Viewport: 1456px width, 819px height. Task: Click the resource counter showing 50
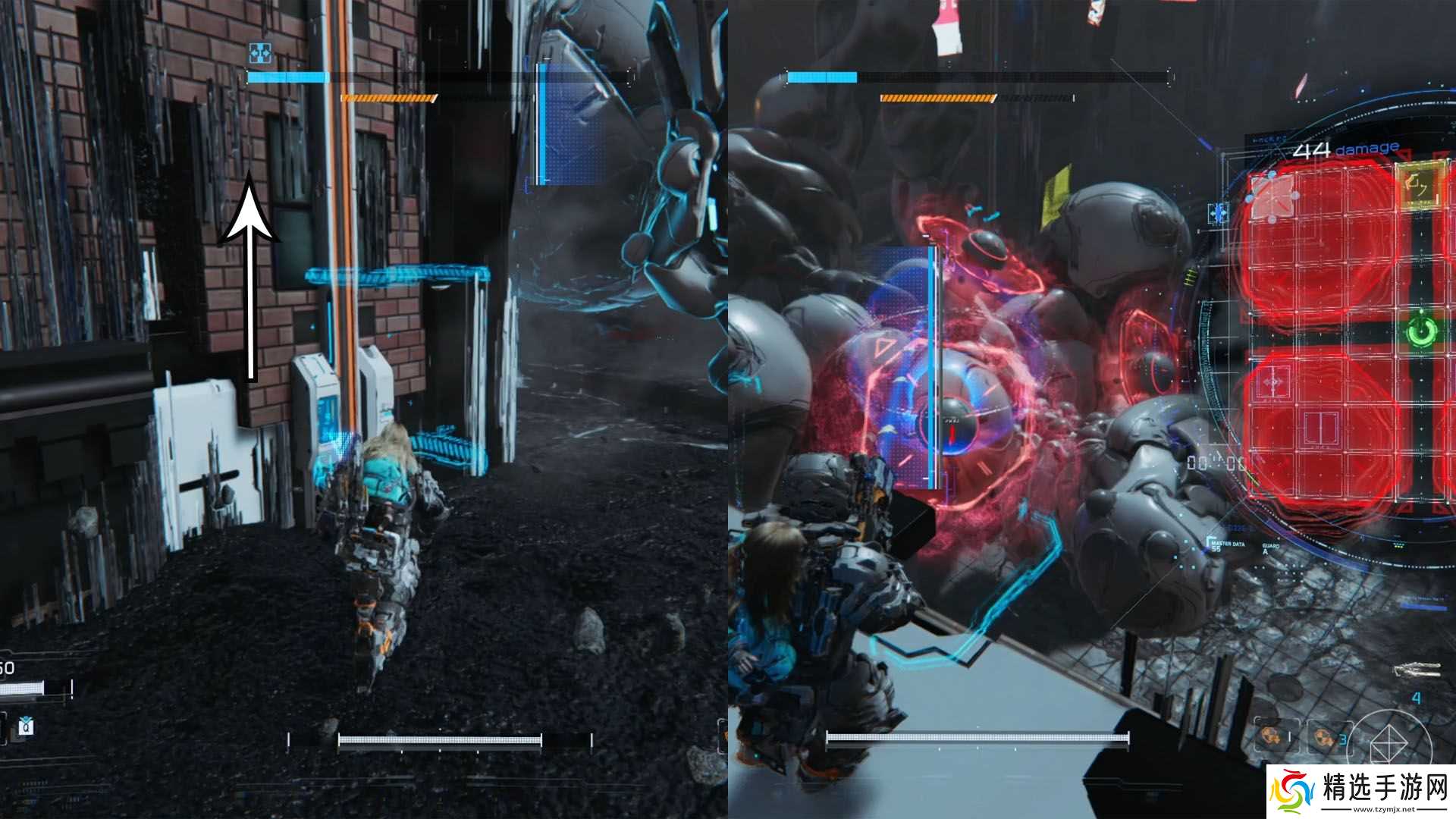7,667
